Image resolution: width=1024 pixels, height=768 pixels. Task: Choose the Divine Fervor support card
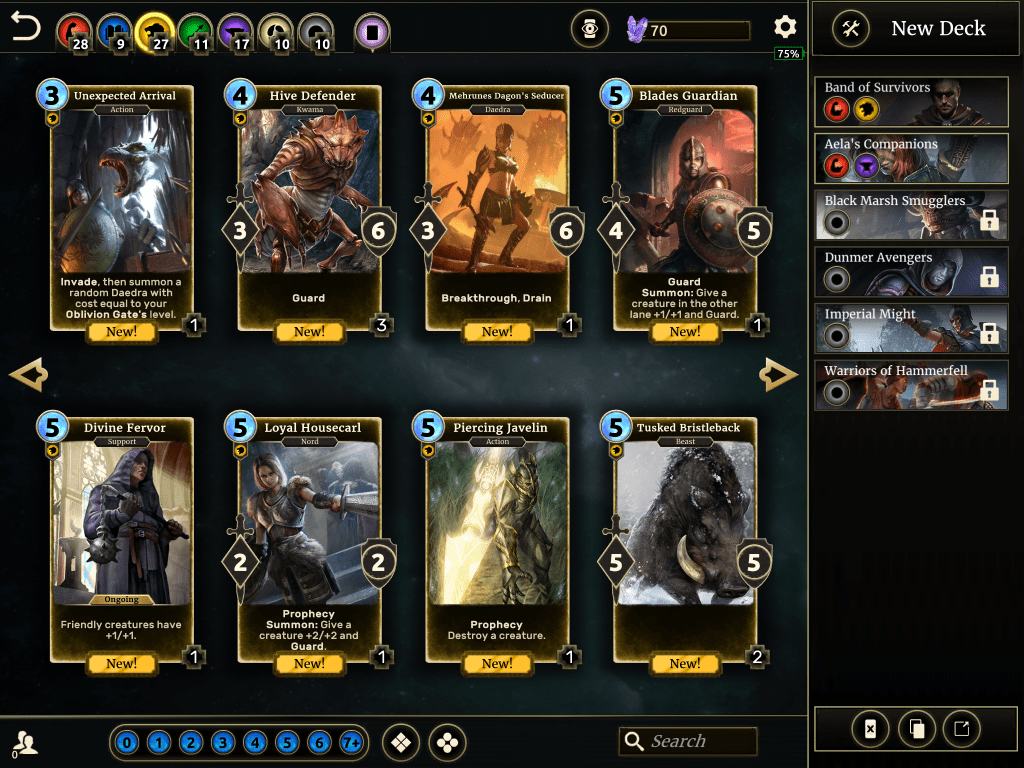pyautogui.click(x=121, y=539)
